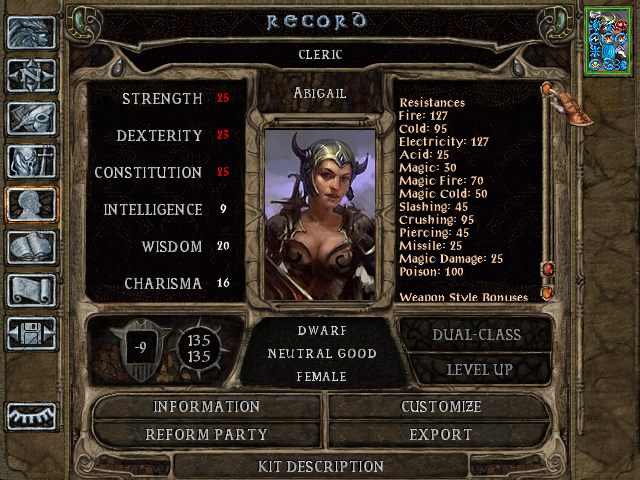Open the options via the floppy disk icon
The width and height of the screenshot is (640, 480).
[x=31, y=333]
